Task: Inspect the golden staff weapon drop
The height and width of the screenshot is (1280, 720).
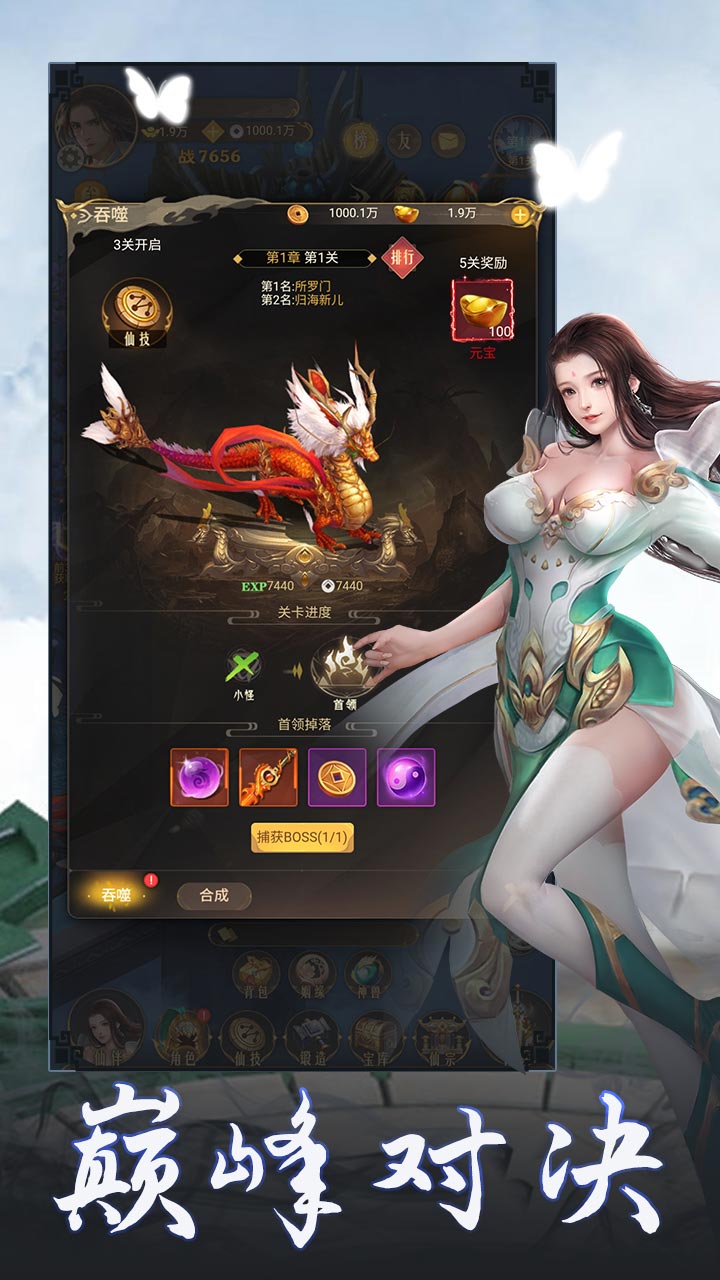Action: 268,777
